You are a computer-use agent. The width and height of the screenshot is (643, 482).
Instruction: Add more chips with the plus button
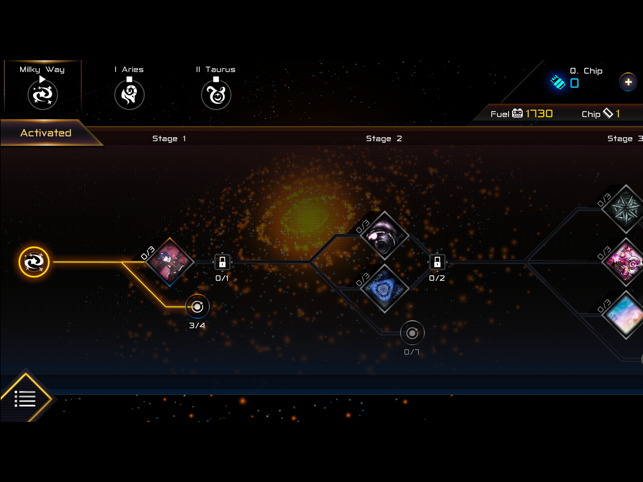tap(628, 82)
